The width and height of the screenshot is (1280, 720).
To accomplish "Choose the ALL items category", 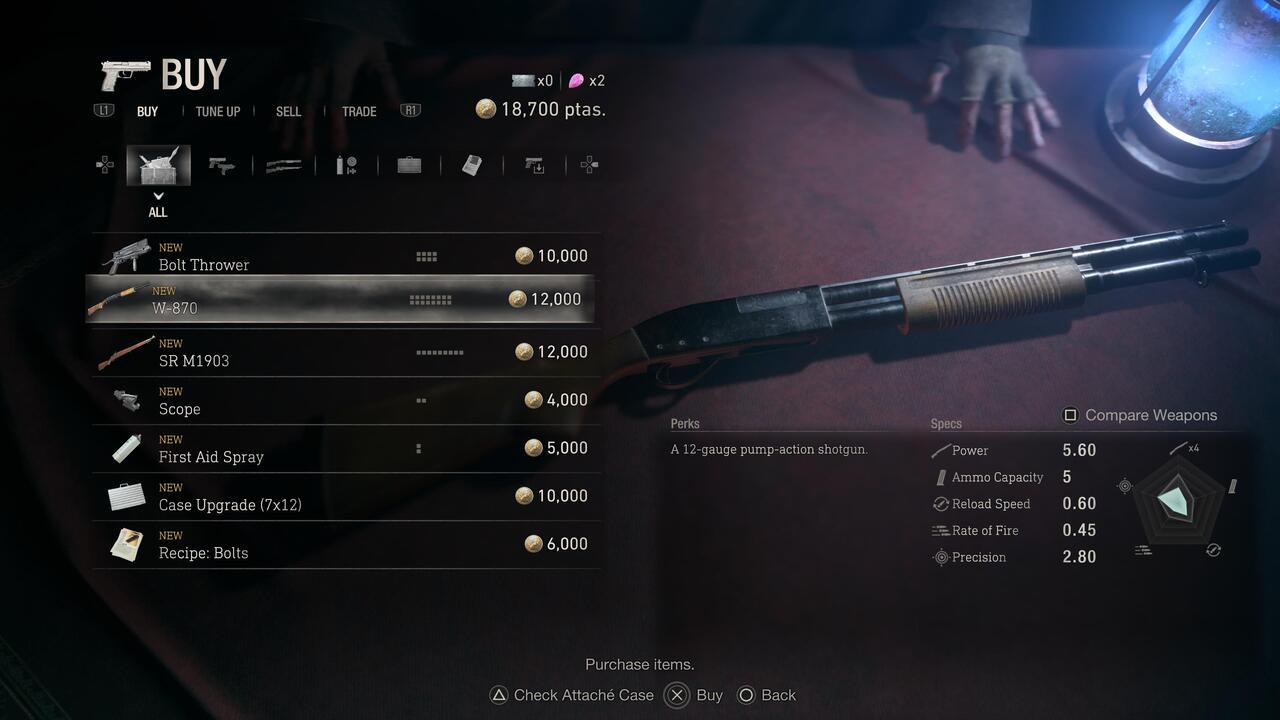I will [x=158, y=166].
